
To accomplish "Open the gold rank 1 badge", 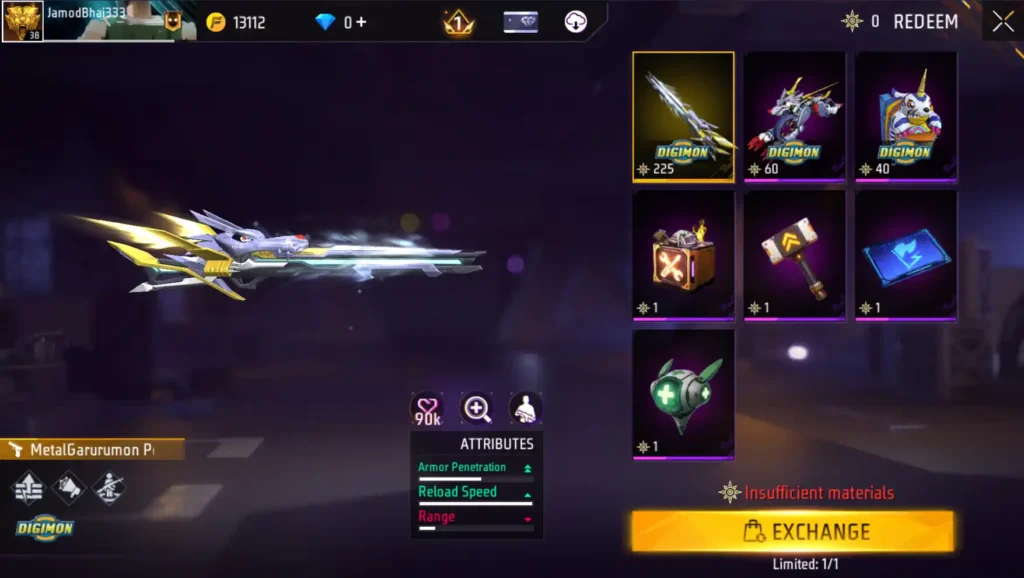I will point(459,22).
